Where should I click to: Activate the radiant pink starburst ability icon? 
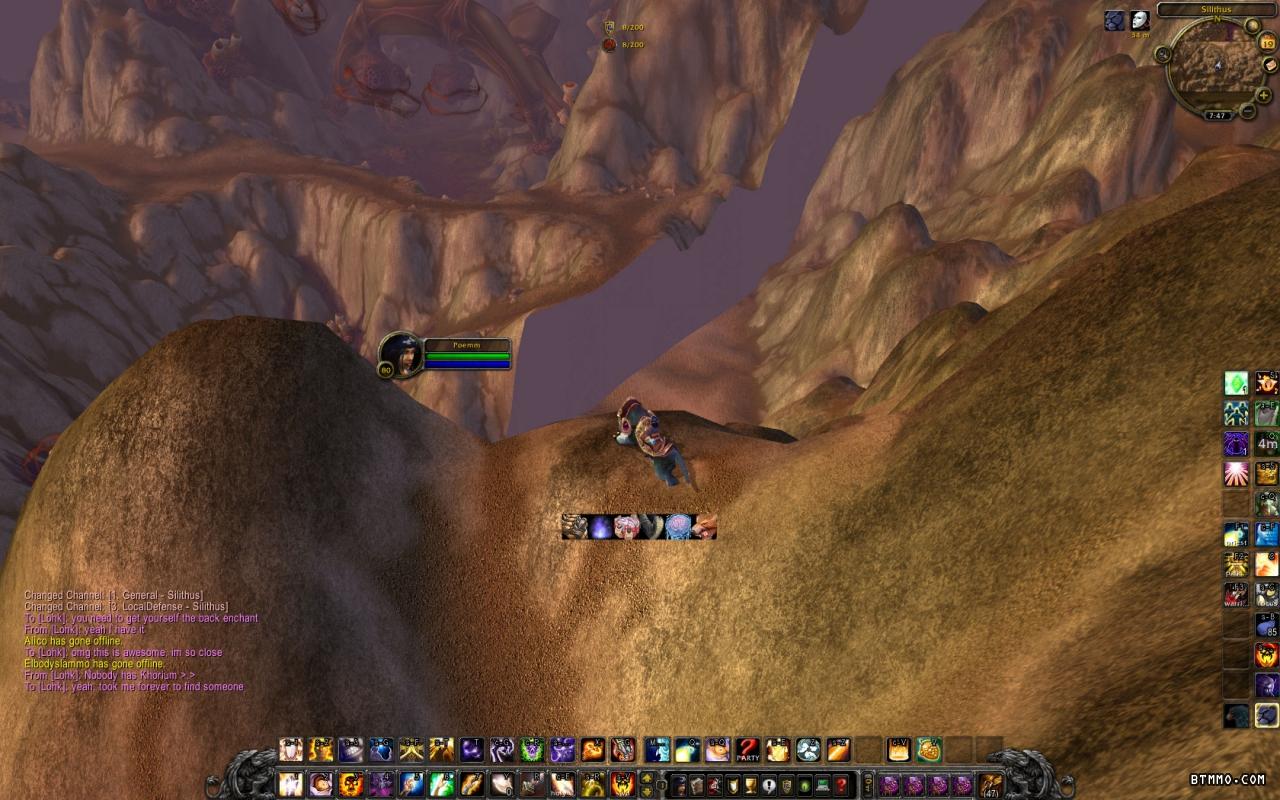[1237, 473]
